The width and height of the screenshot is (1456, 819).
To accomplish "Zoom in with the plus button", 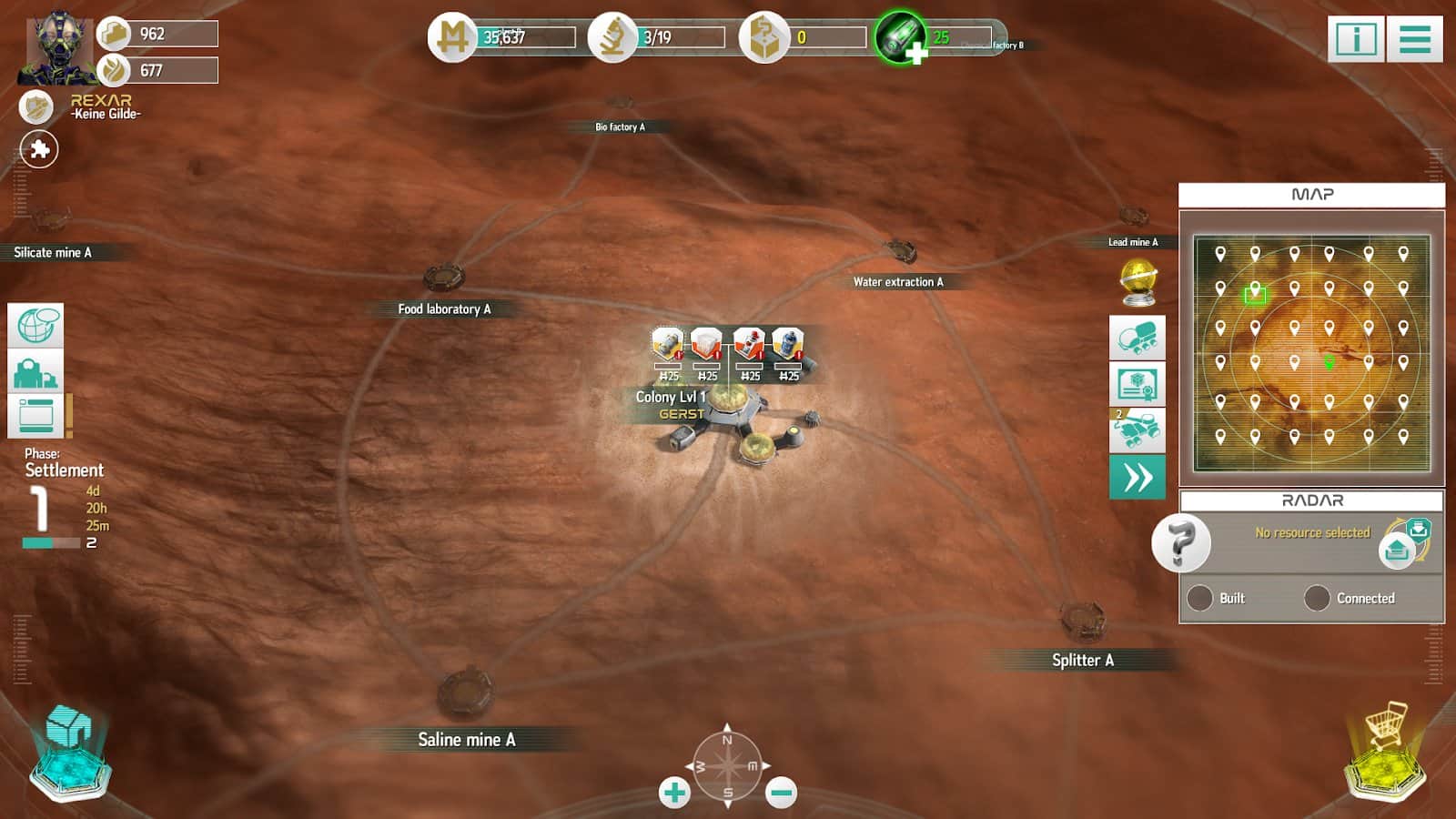I will [x=674, y=793].
